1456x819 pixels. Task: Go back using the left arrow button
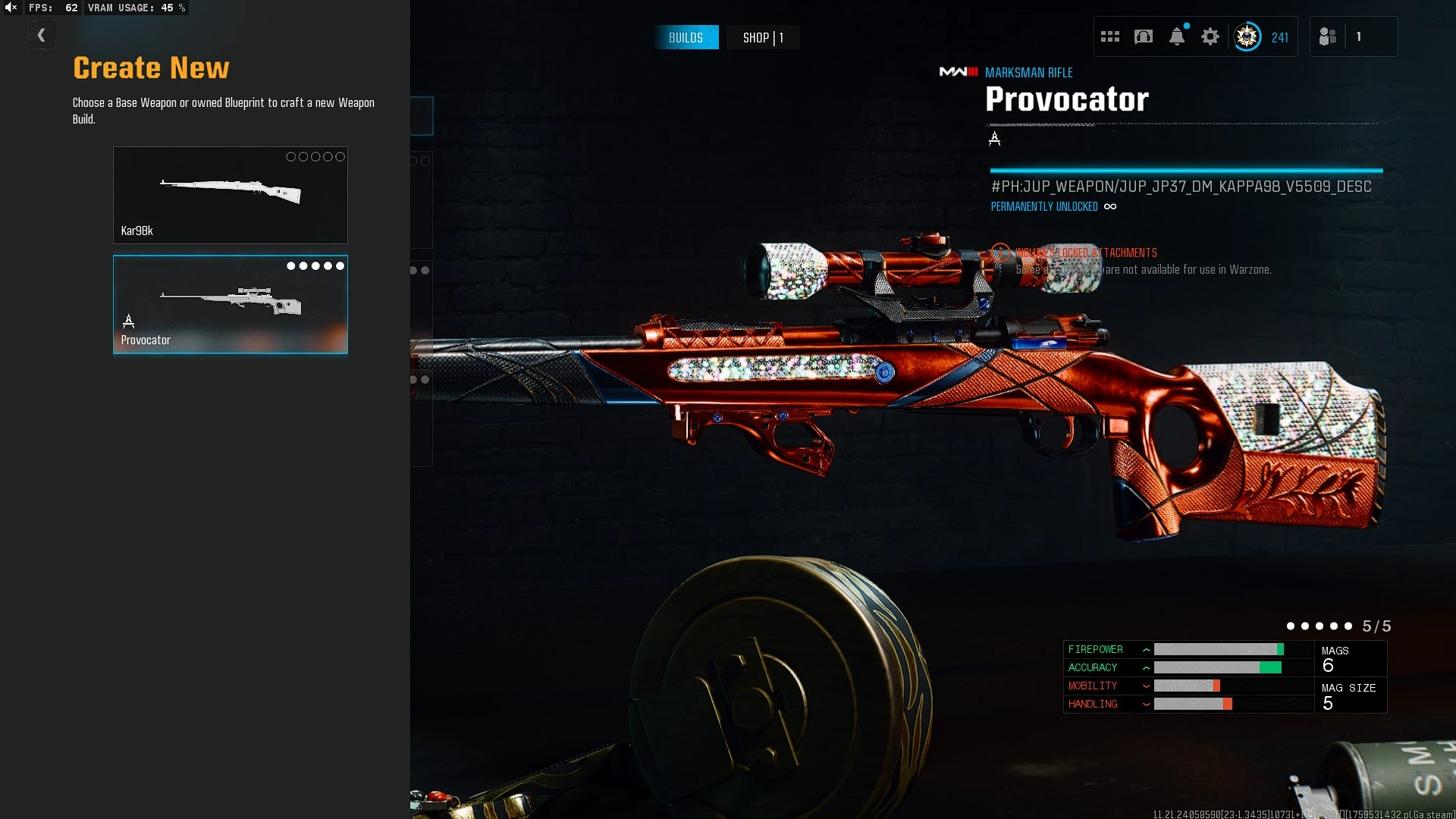click(x=42, y=36)
